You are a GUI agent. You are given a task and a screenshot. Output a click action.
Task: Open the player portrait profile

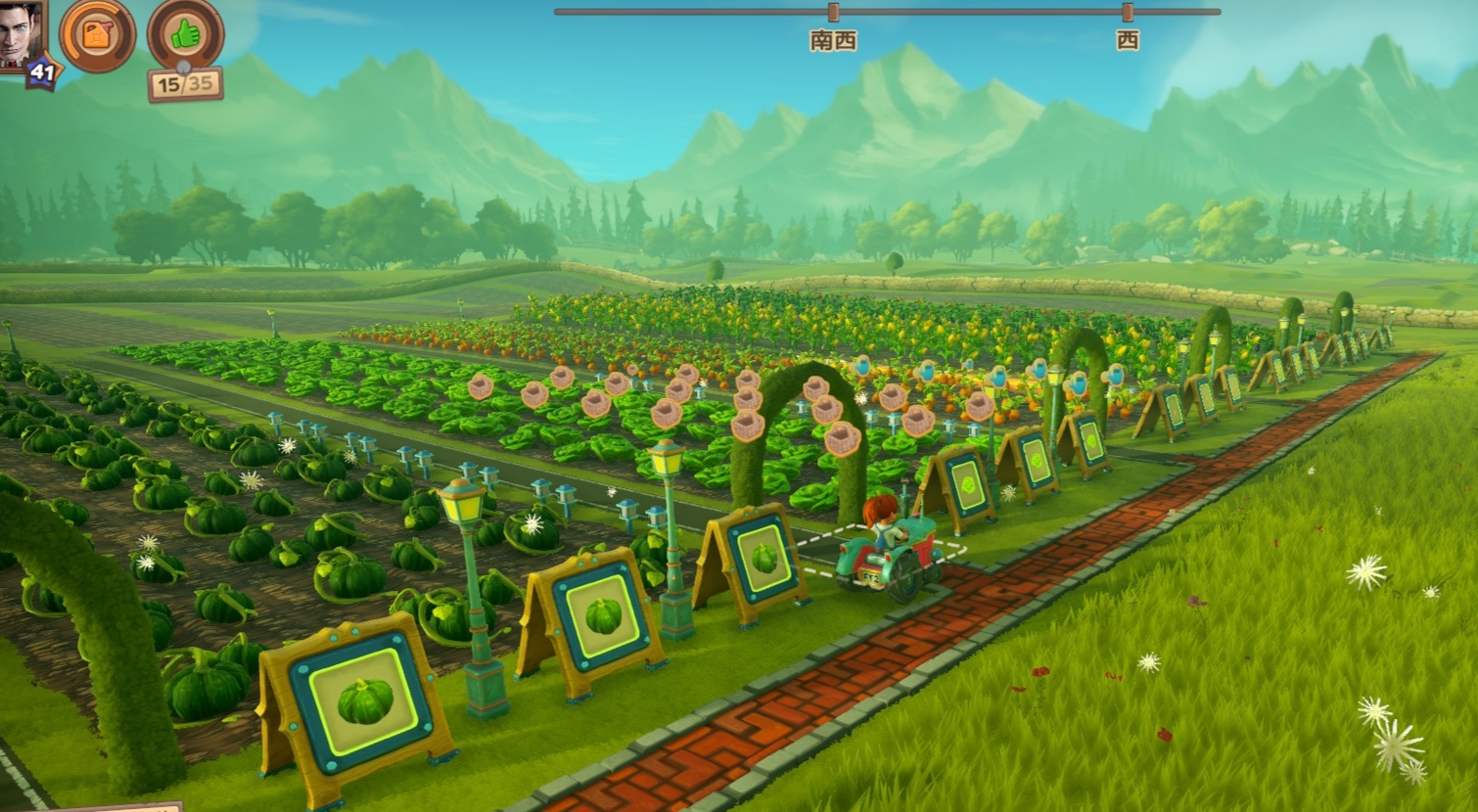coord(20,33)
